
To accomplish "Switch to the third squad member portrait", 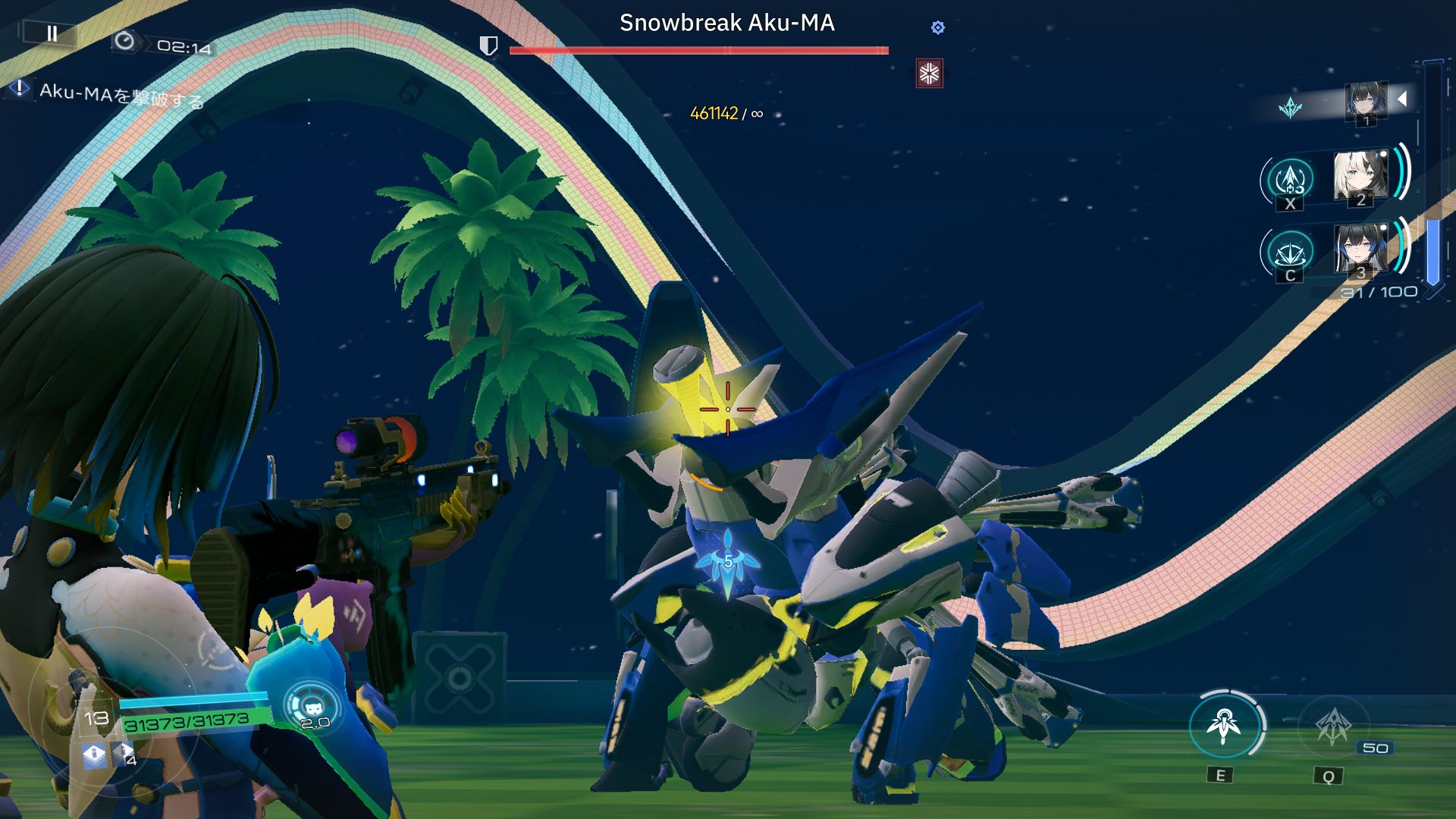I will pos(1360,249).
